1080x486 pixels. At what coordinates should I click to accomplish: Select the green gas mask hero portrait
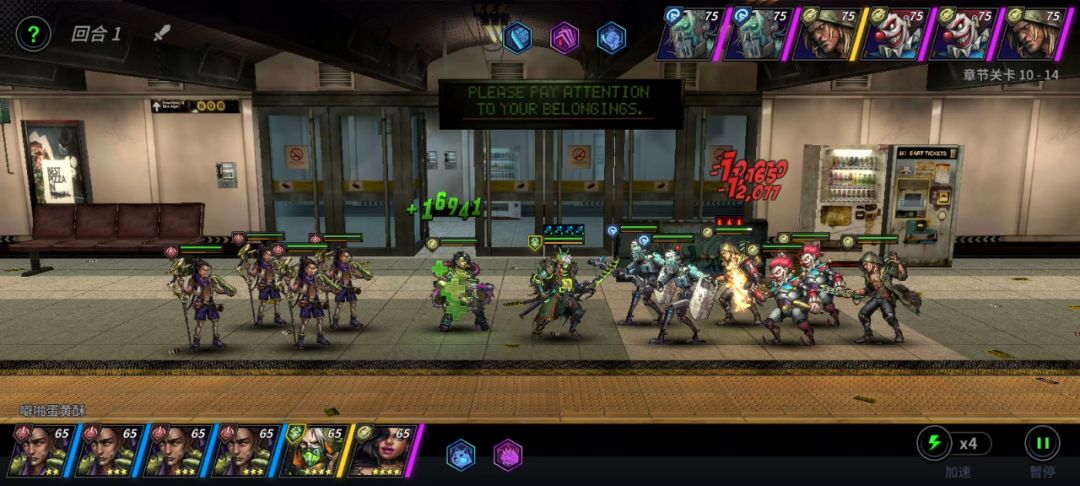tap(313, 450)
